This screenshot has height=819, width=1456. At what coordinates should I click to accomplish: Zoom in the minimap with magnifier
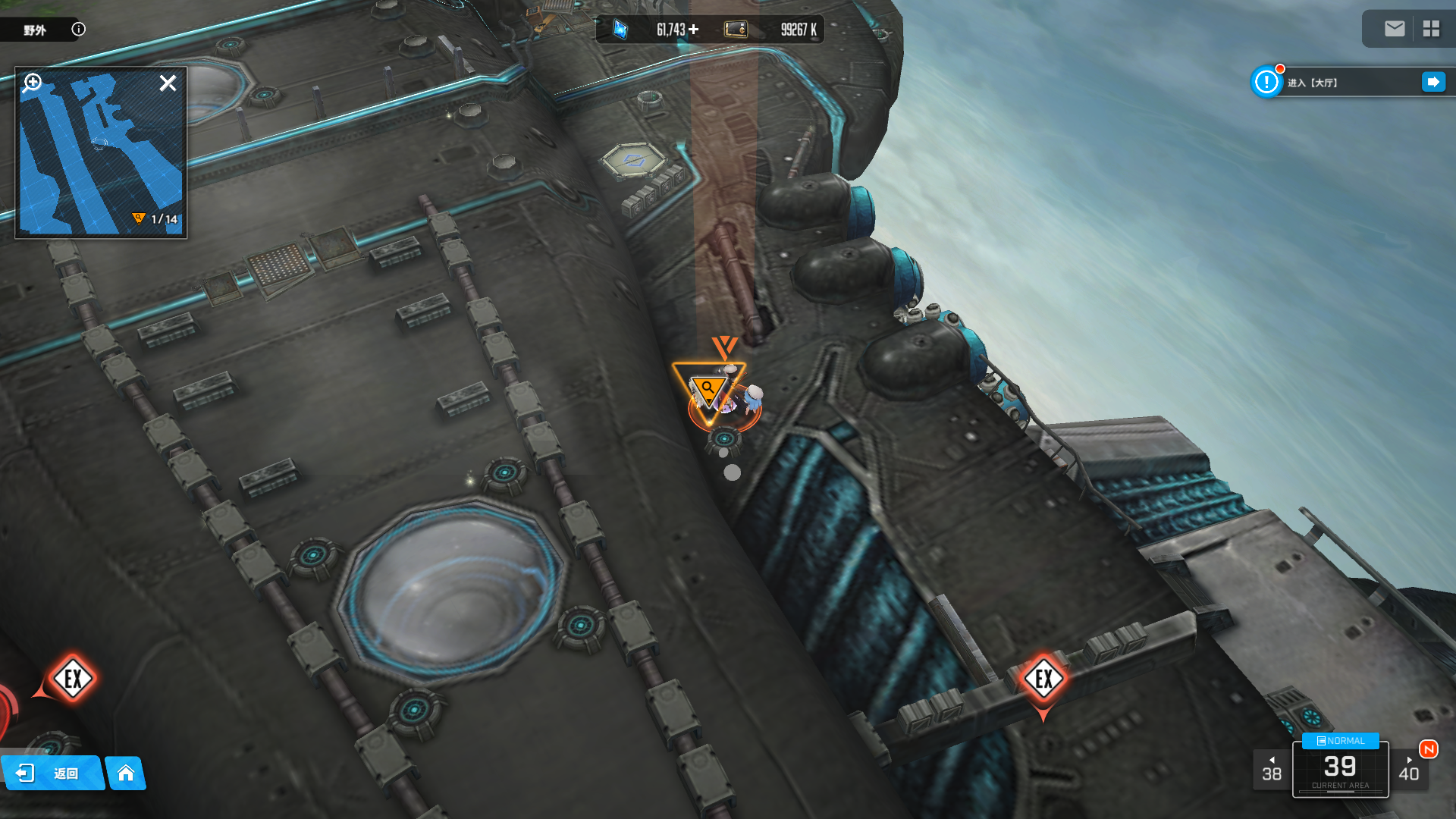pos(33,82)
